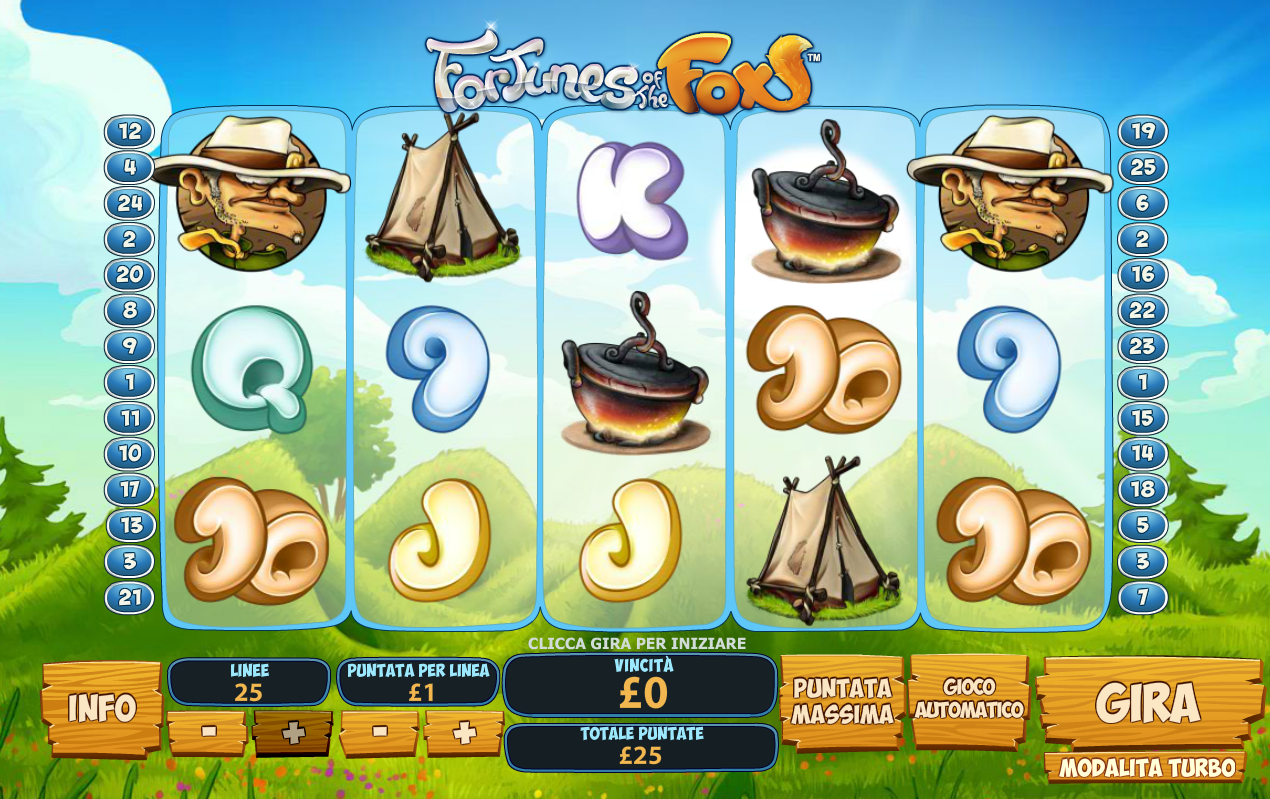Choose payline number 25 badge
1270x799 pixels.
[x=1142, y=167]
